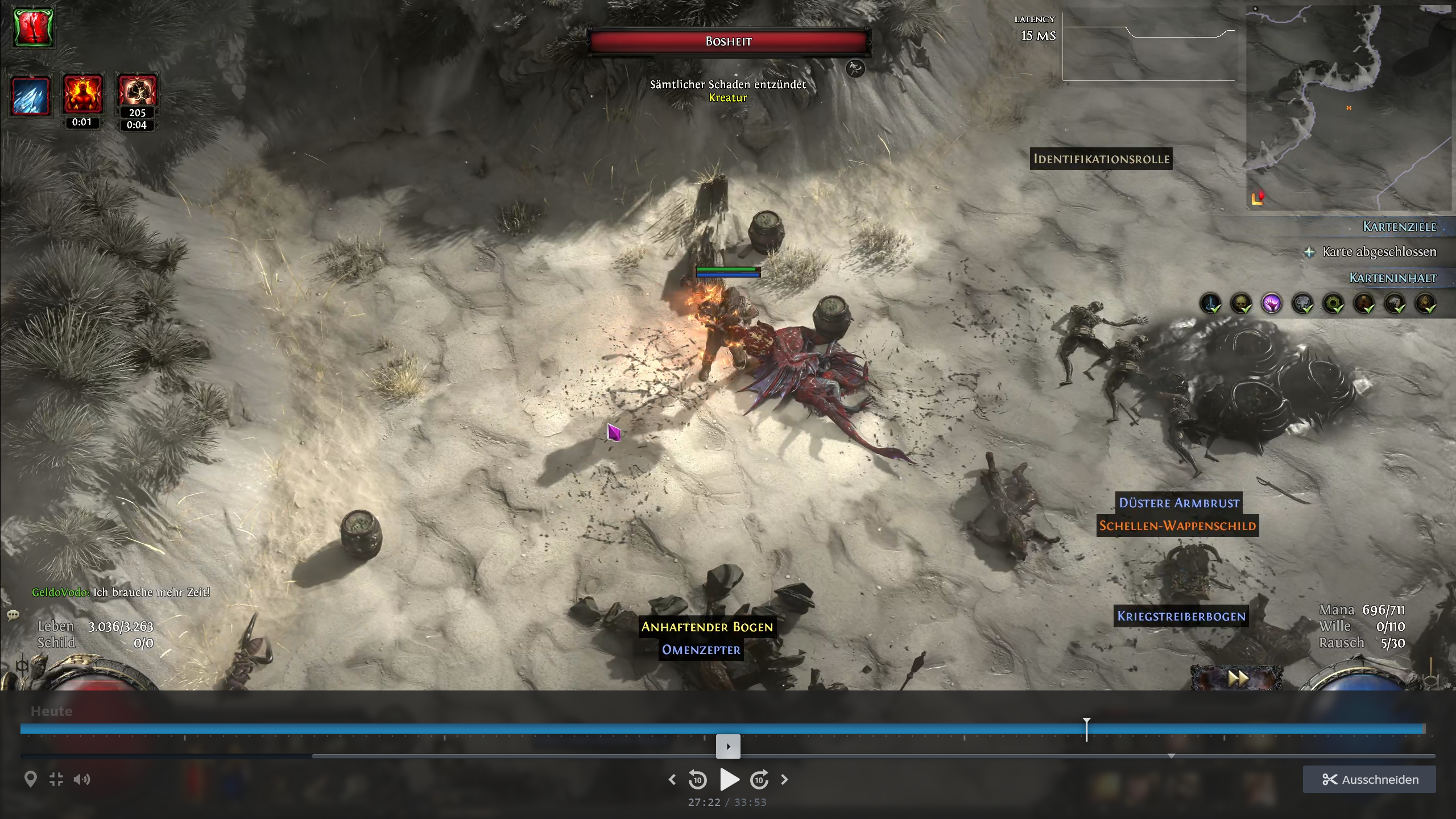The image size is (1456, 819).
Task: Pick up the Identifikationsrolle loot label
Action: (x=1101, y=159)
